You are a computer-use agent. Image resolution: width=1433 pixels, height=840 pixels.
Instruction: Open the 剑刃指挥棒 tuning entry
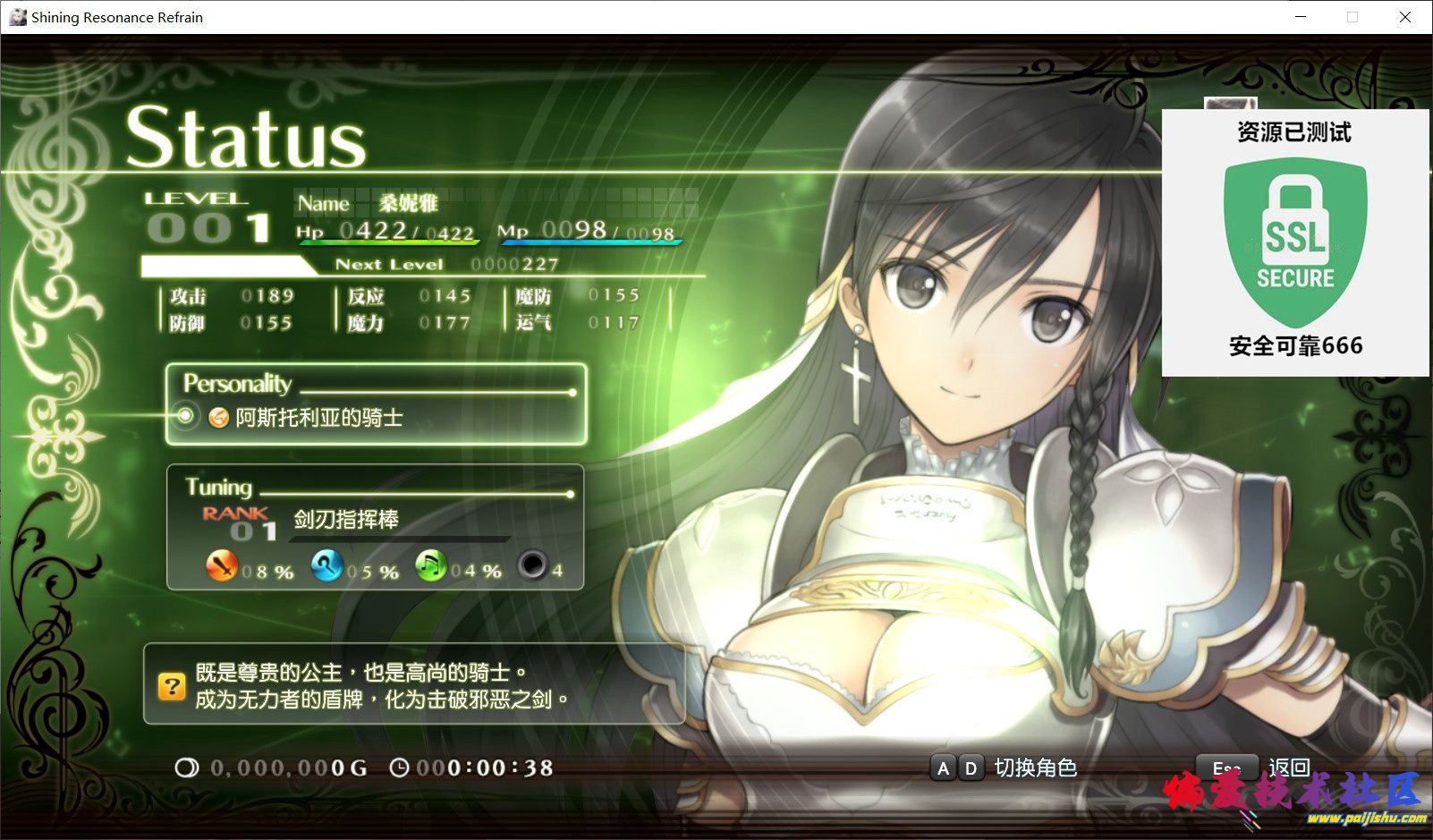pyautogui.click(x=346, y=519)
